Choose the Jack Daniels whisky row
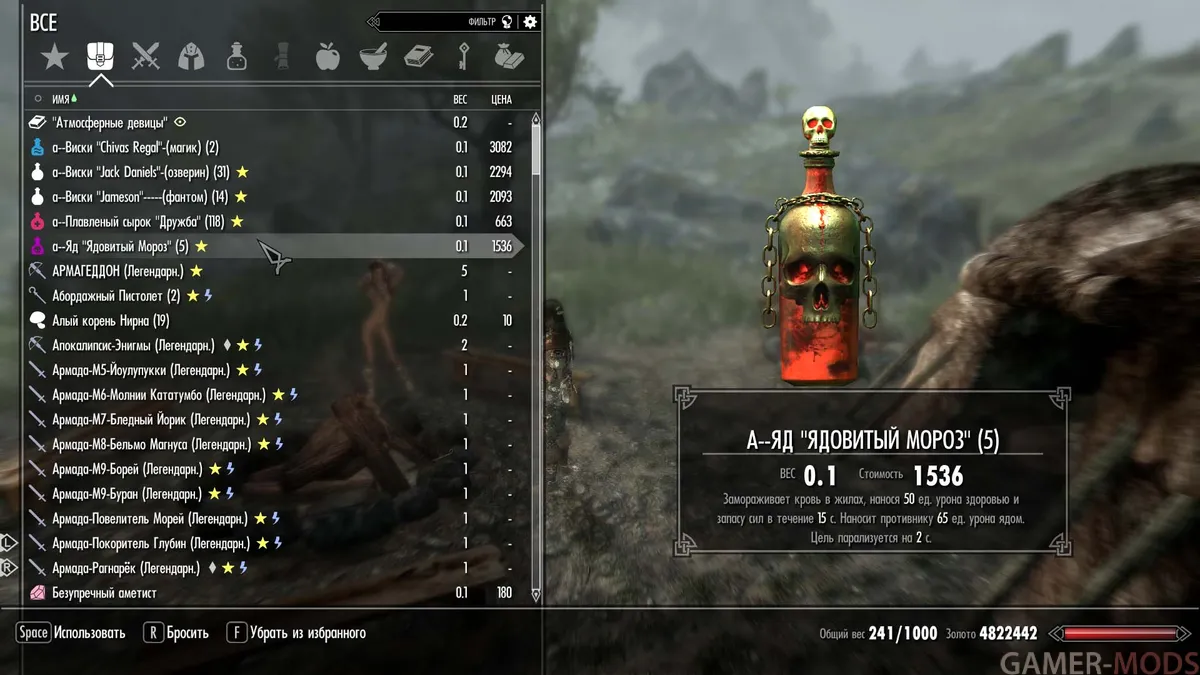The image size is (1200, 675). [x=140, y=172]
